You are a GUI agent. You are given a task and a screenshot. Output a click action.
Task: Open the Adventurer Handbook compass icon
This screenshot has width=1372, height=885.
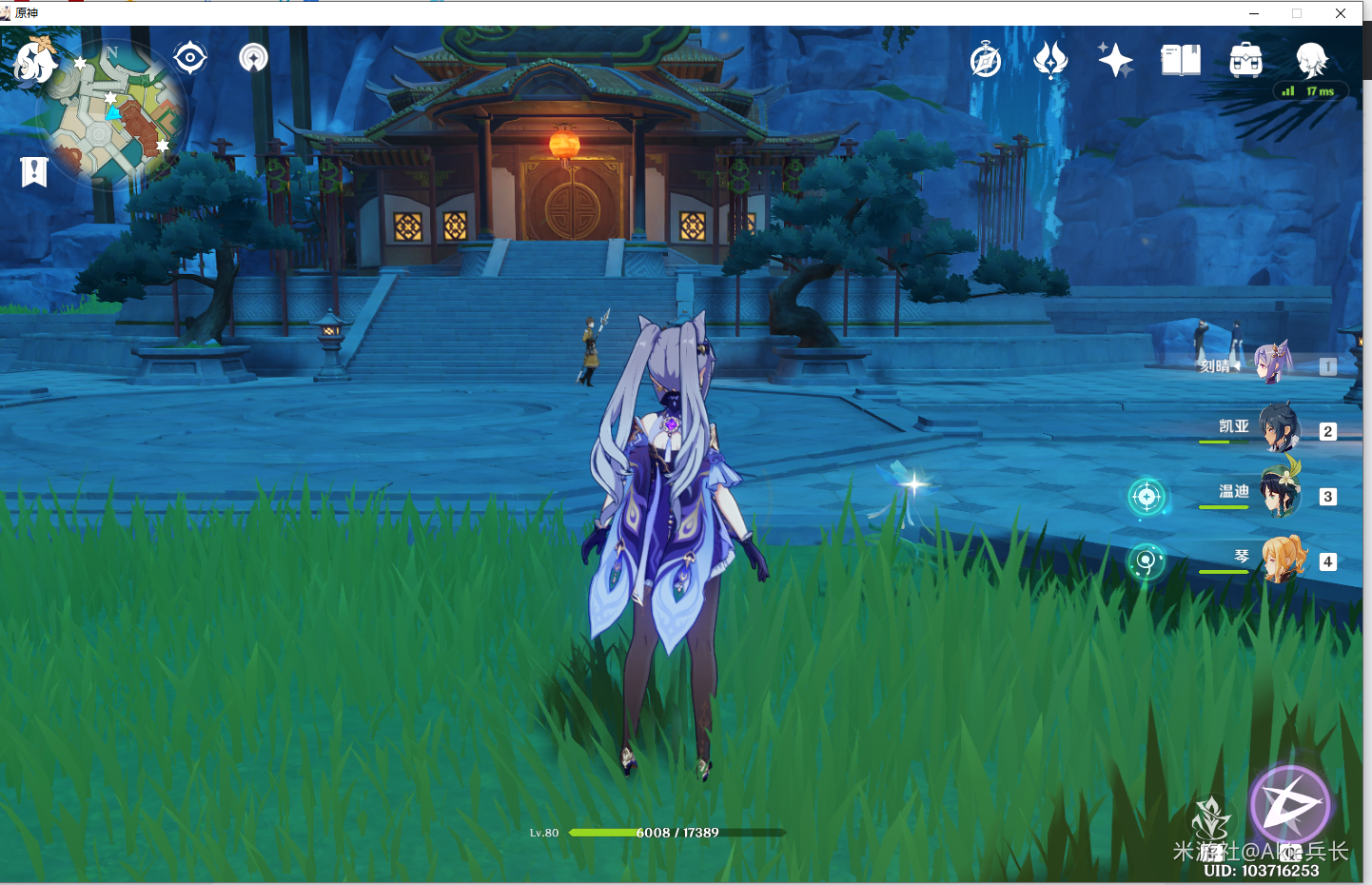pyautogui.click(x=986, y=60)
